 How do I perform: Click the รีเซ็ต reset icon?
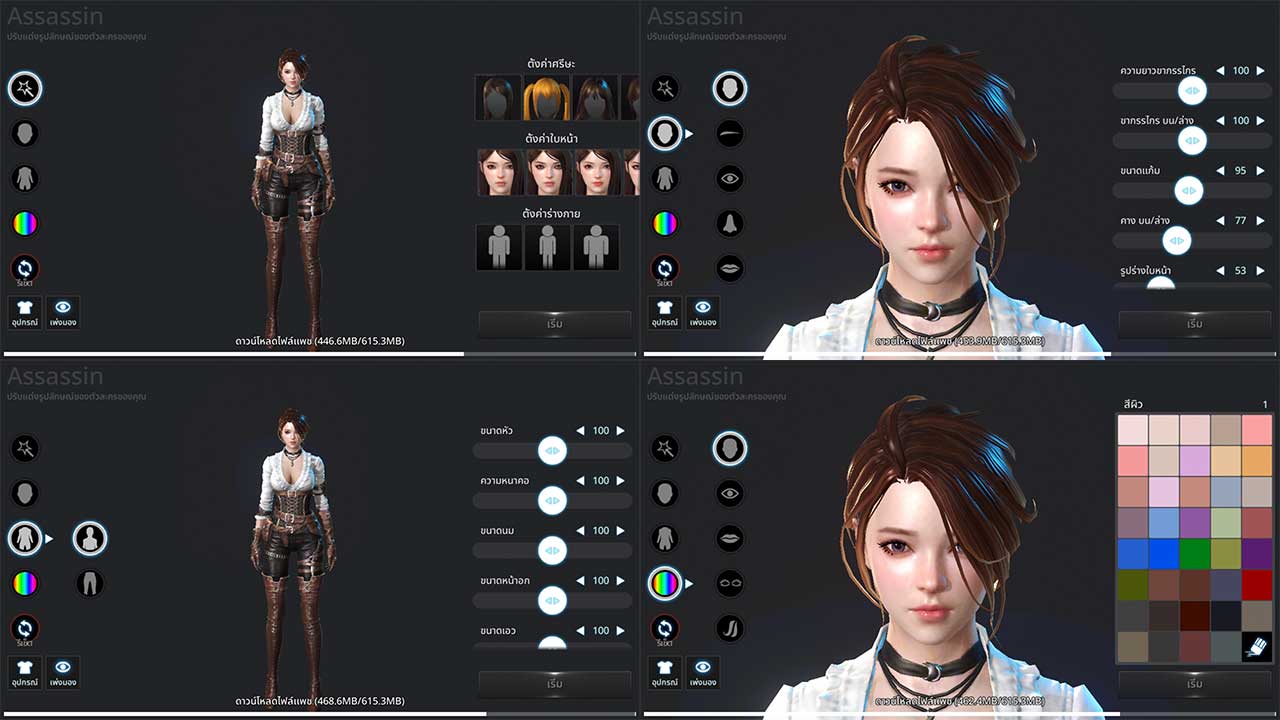[x=24, y=268]
